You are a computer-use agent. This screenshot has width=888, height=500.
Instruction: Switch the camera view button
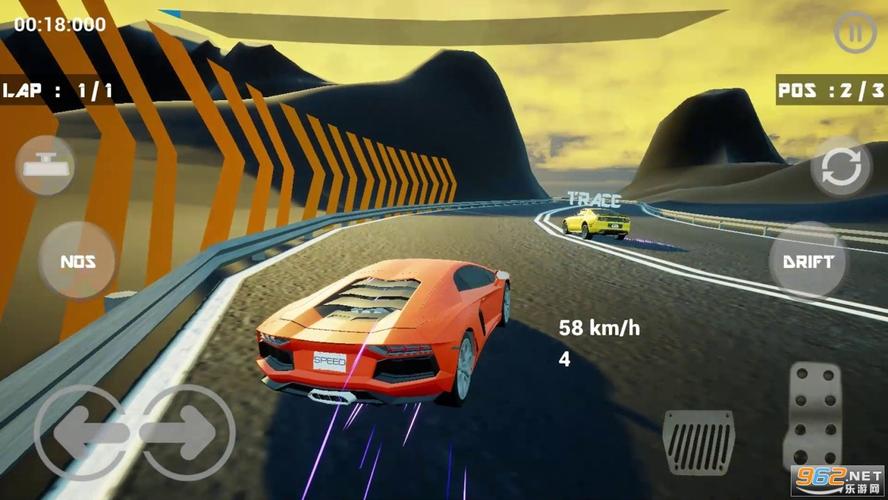[45, 166]
